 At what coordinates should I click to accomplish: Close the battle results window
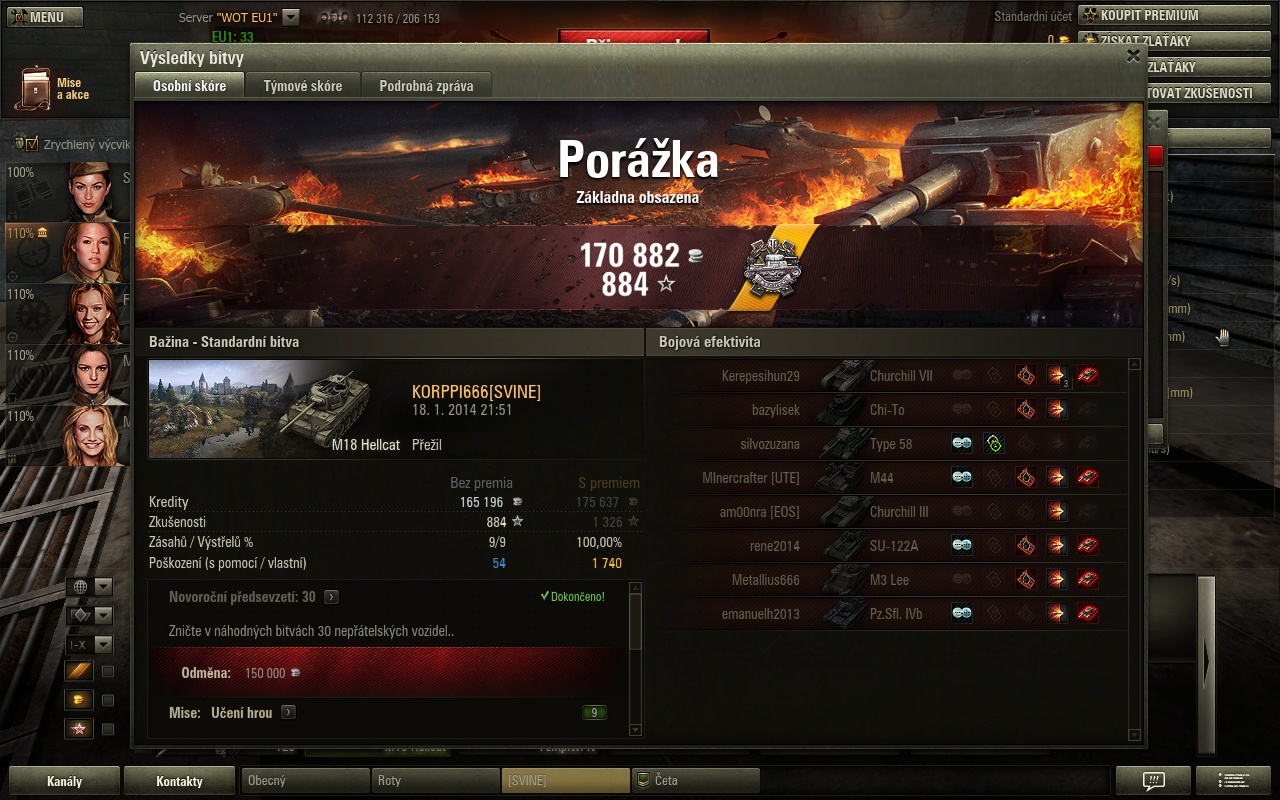(x=1133, y=56)
